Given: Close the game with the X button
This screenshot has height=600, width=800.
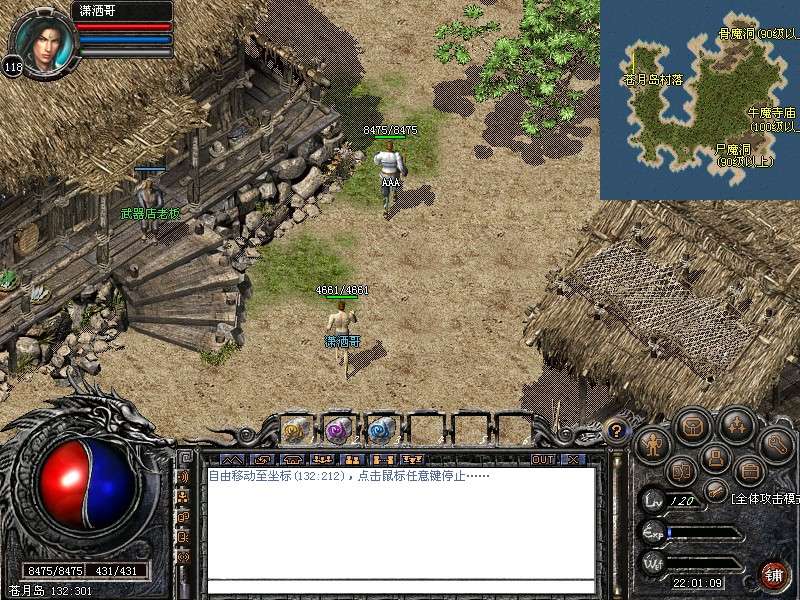Looking at the screenshot, I should (x=572, y=460).
